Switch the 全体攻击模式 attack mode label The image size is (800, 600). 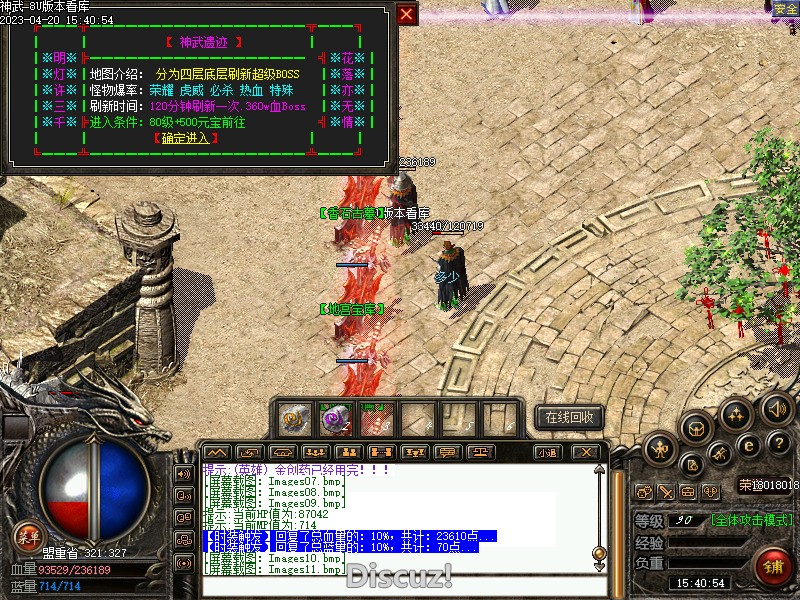click(752, 520)
